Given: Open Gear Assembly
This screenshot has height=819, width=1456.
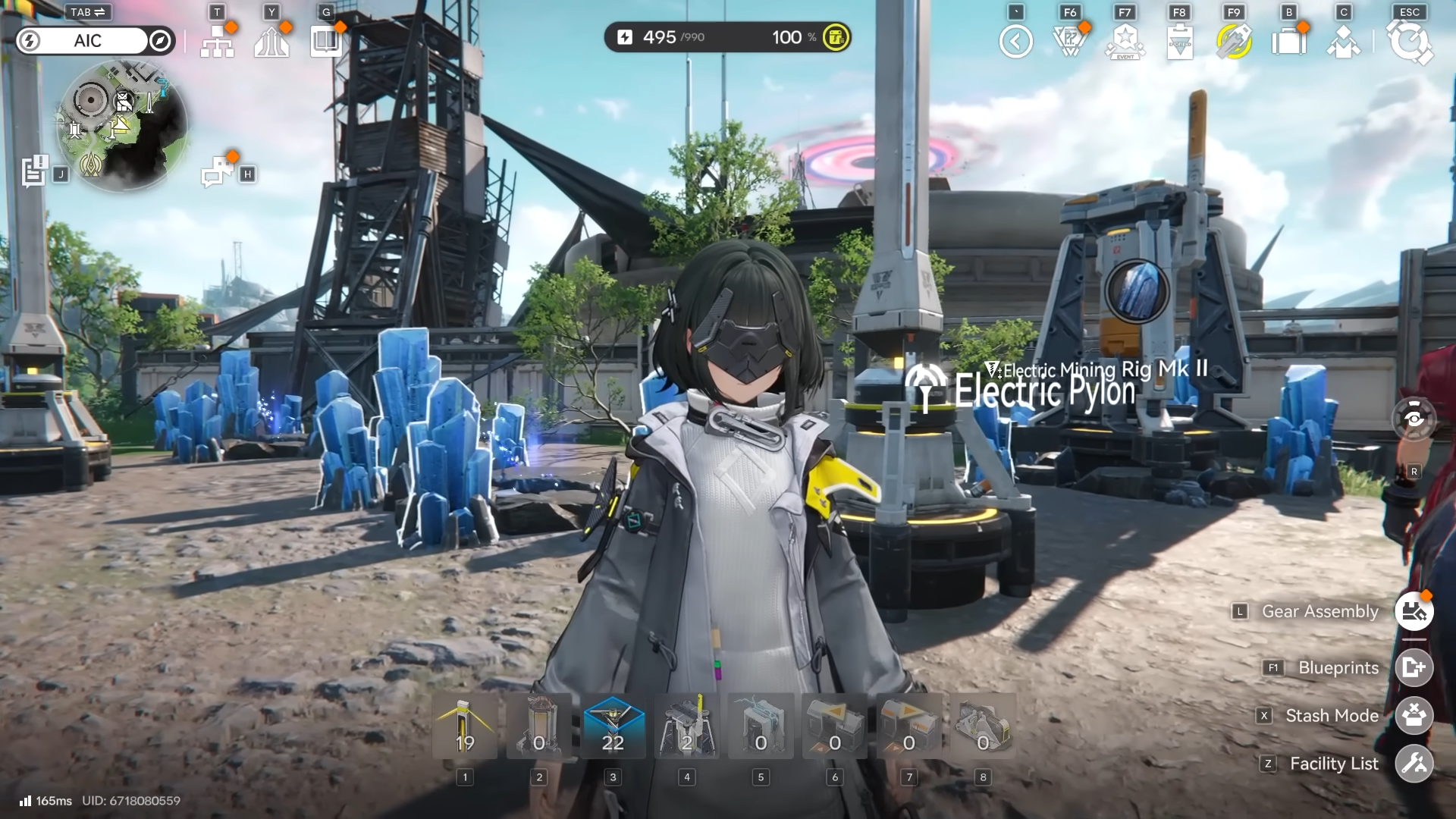Looking at the screenshot, I should 1414,611.
